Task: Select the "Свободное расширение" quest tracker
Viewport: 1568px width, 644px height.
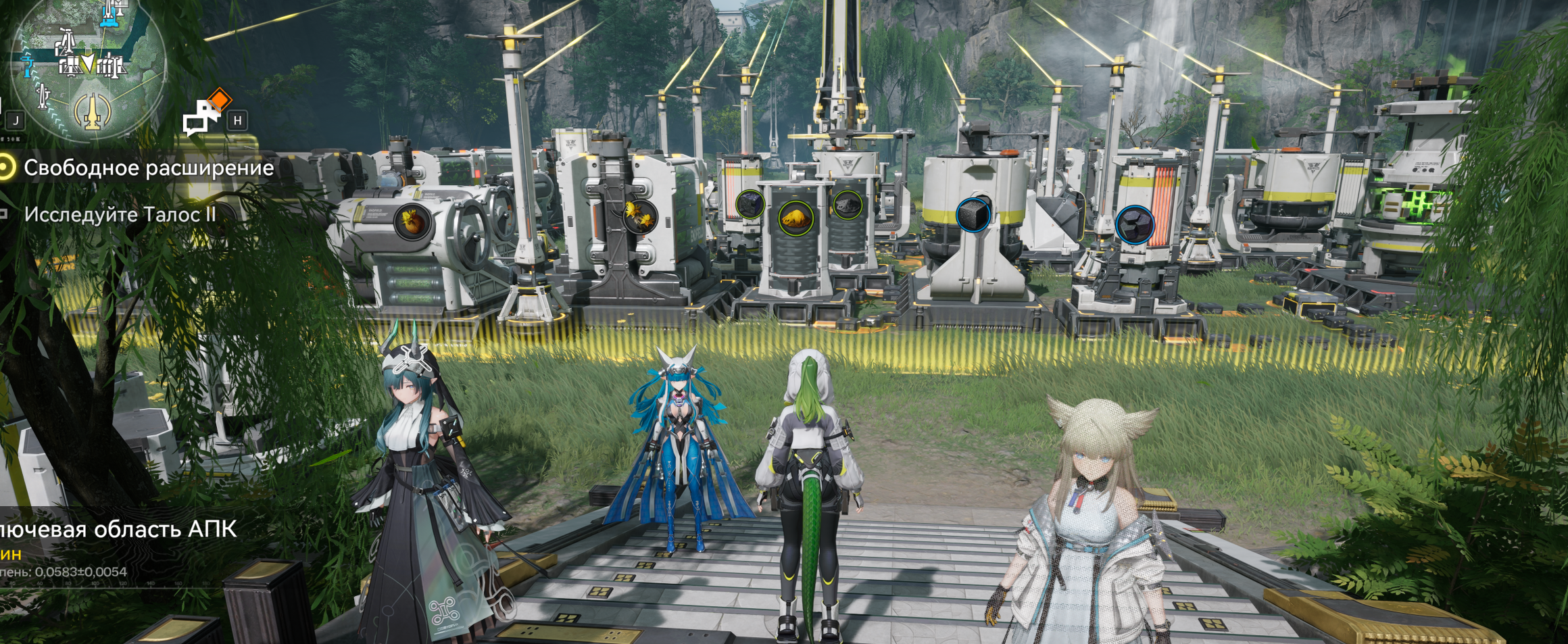Action: coord(149,168)
